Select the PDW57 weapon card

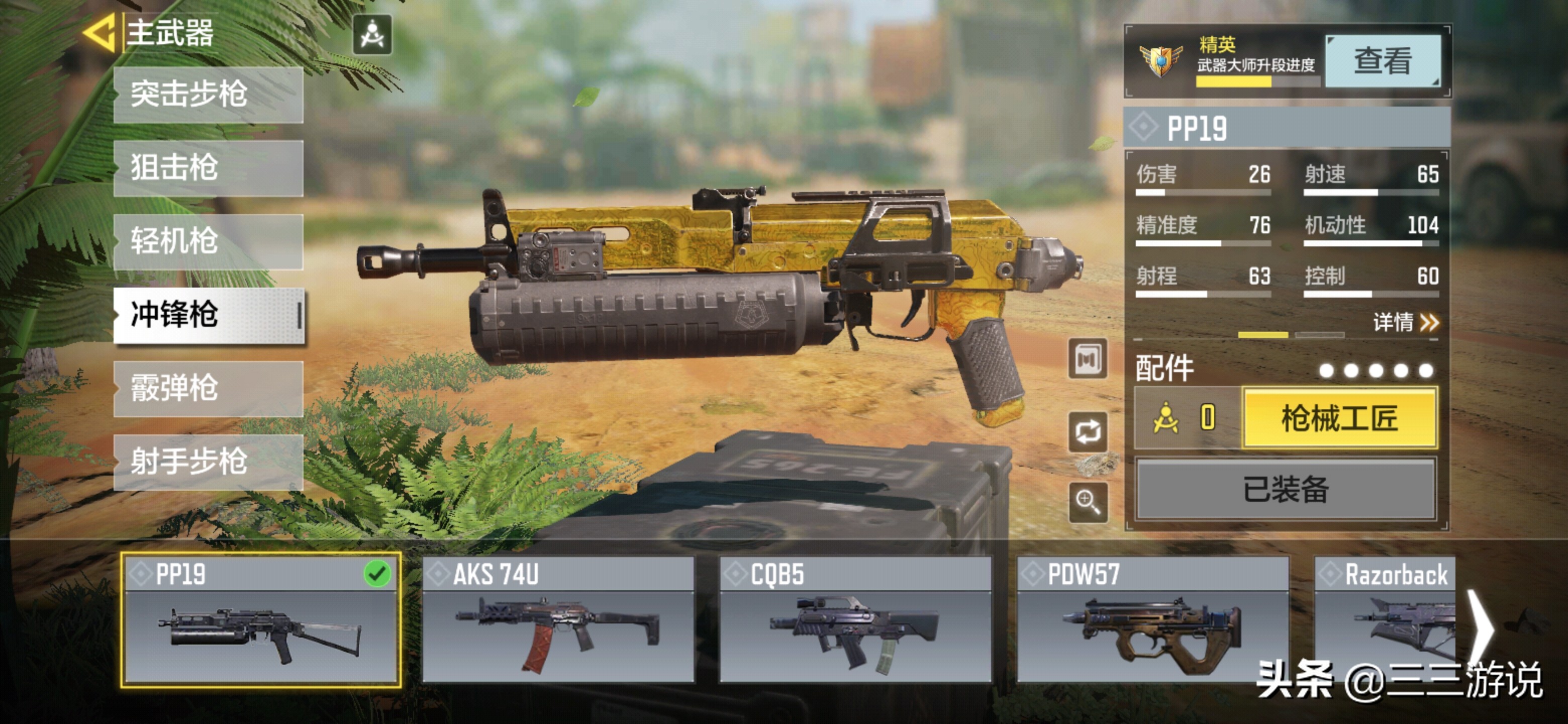[x=1152, y=620]
